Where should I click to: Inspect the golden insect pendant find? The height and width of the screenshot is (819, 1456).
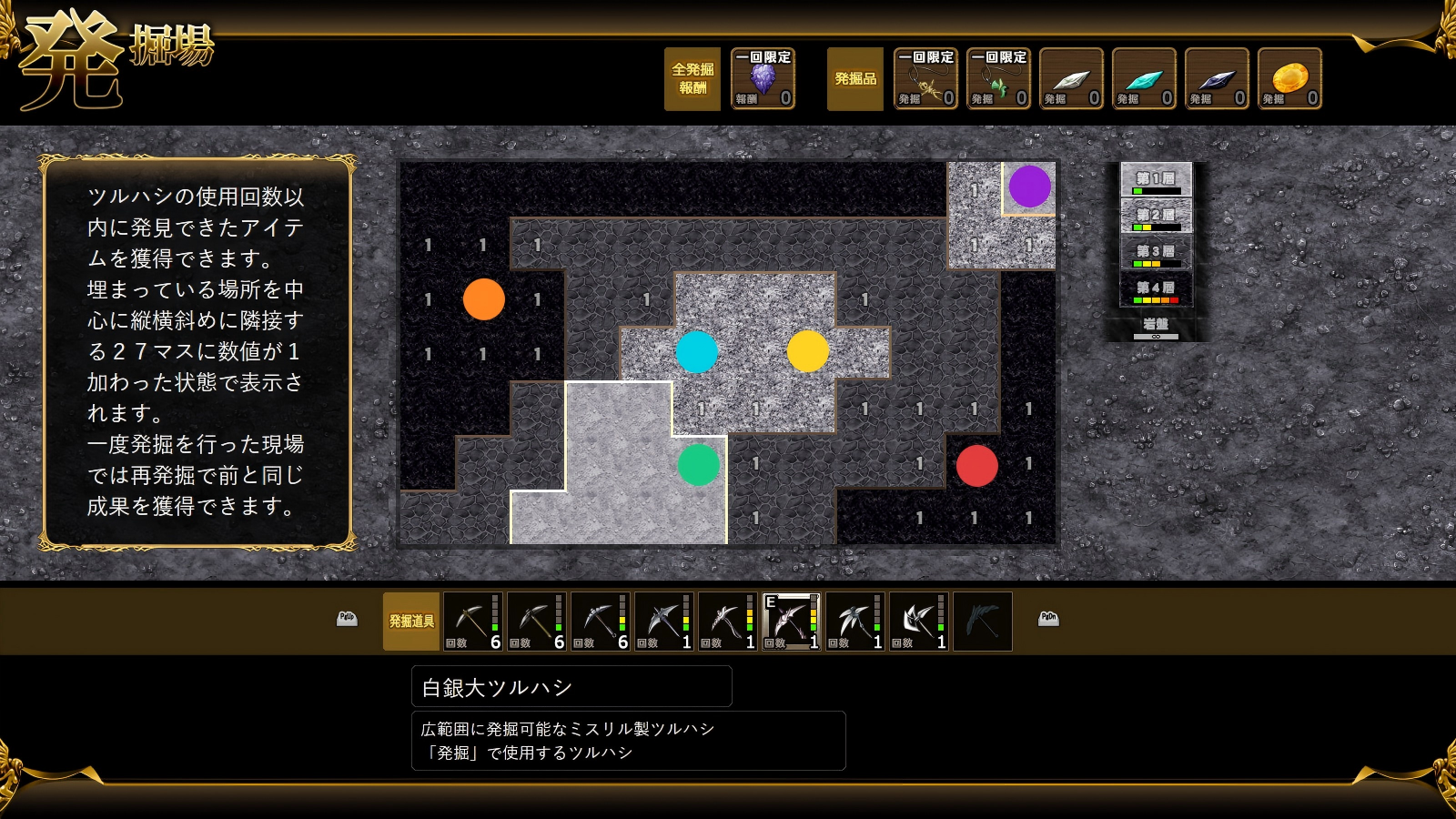coord(925,79)
